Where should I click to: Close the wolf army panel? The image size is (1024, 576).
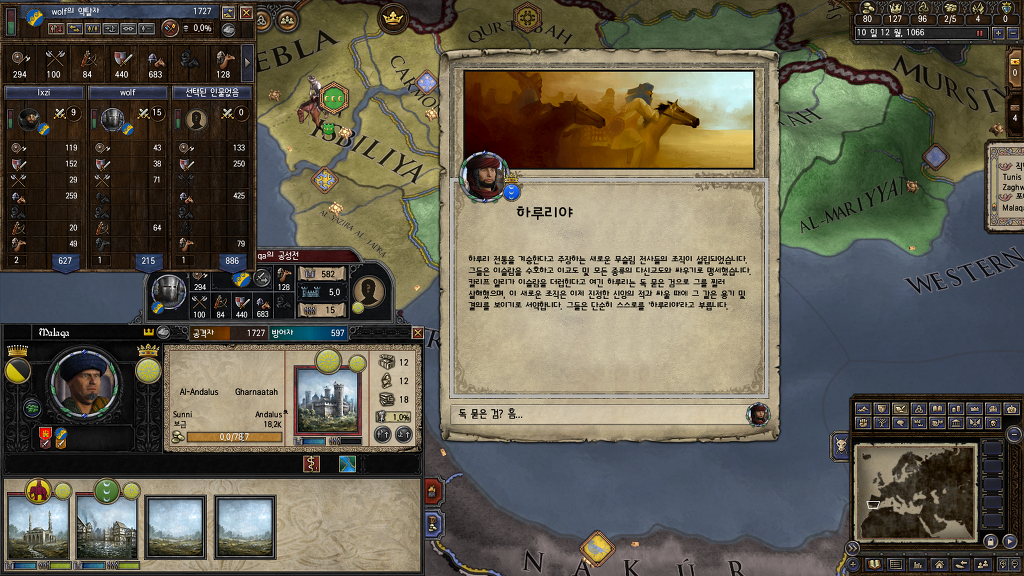(246, 13)
